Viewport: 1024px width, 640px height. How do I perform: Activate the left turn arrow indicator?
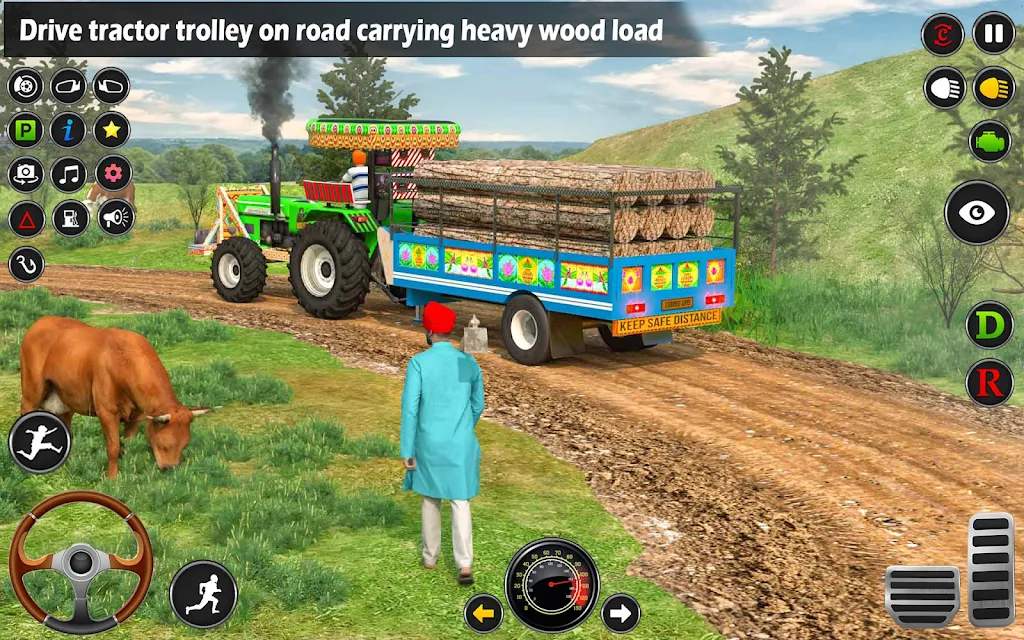point(484,612)
